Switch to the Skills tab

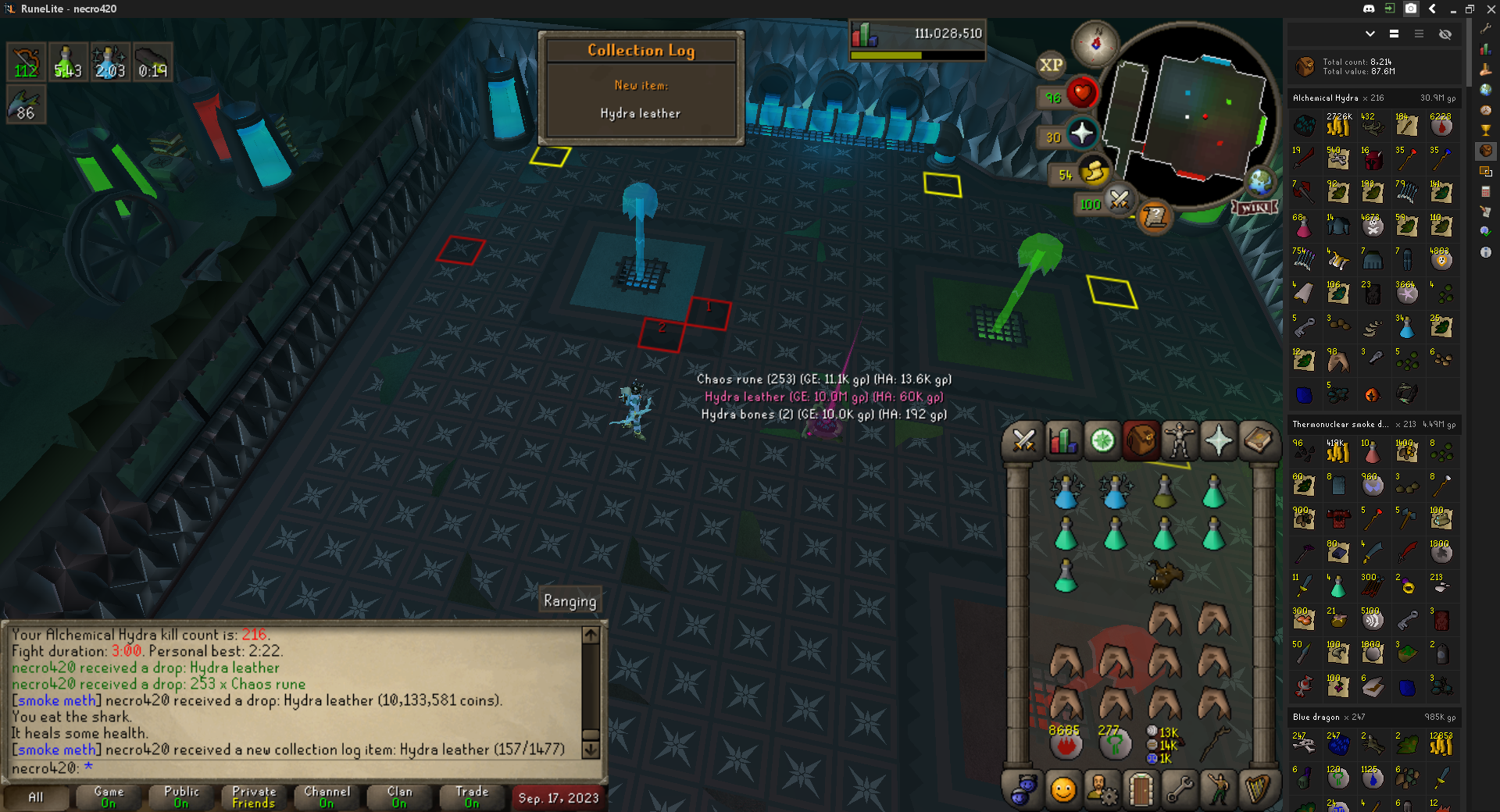(x=1062, y=441)
